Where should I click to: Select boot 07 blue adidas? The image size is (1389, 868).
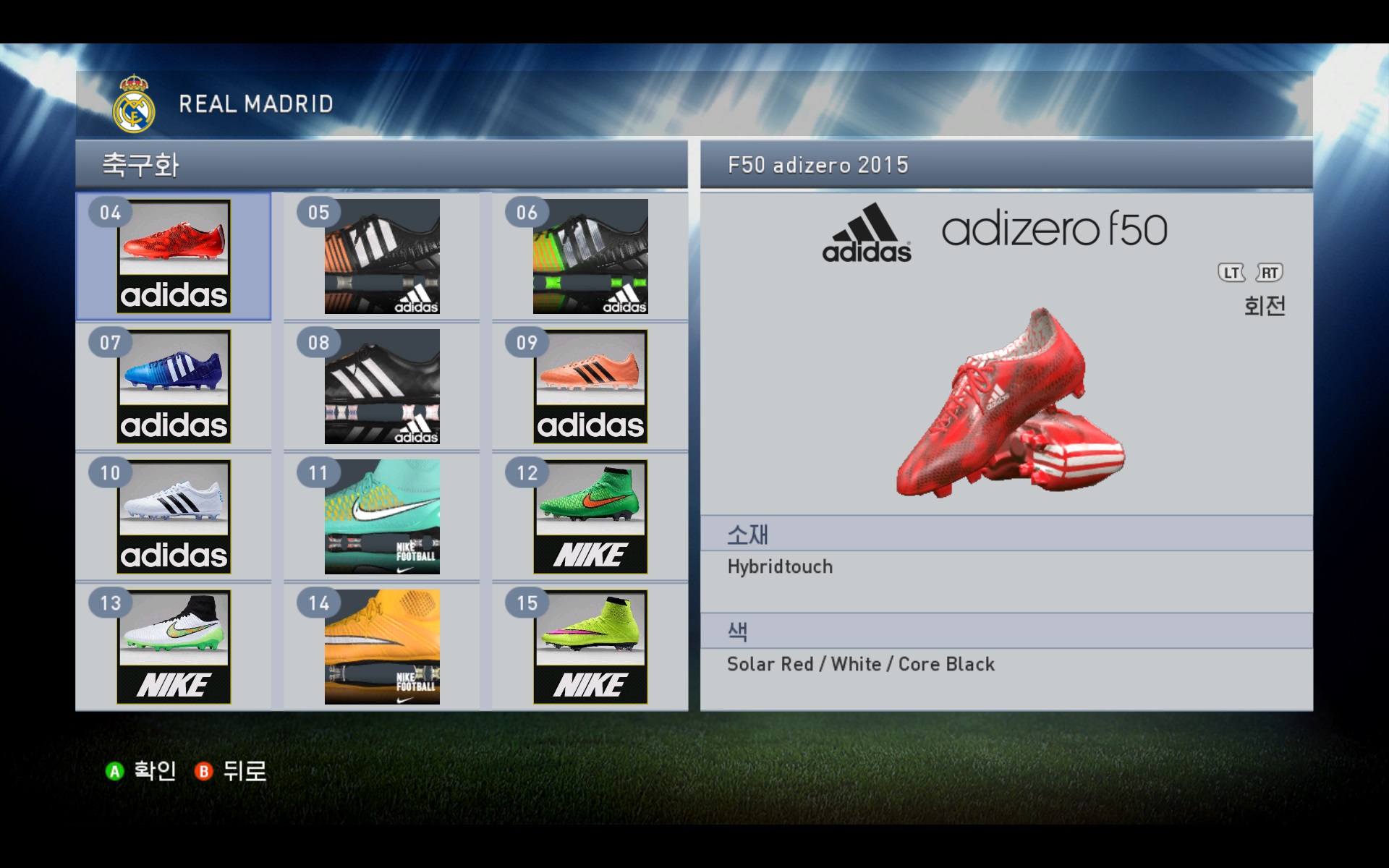[174, 386]
